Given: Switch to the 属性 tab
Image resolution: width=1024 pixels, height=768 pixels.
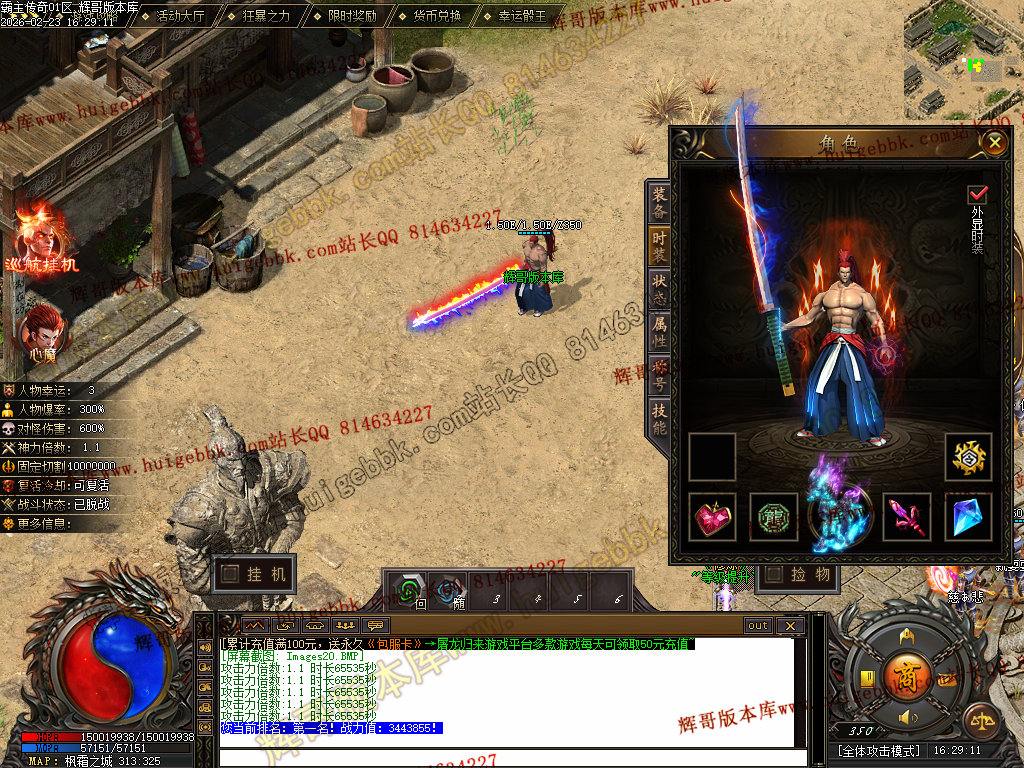Looking at the screenshot, I should click(x=659, y=332).
